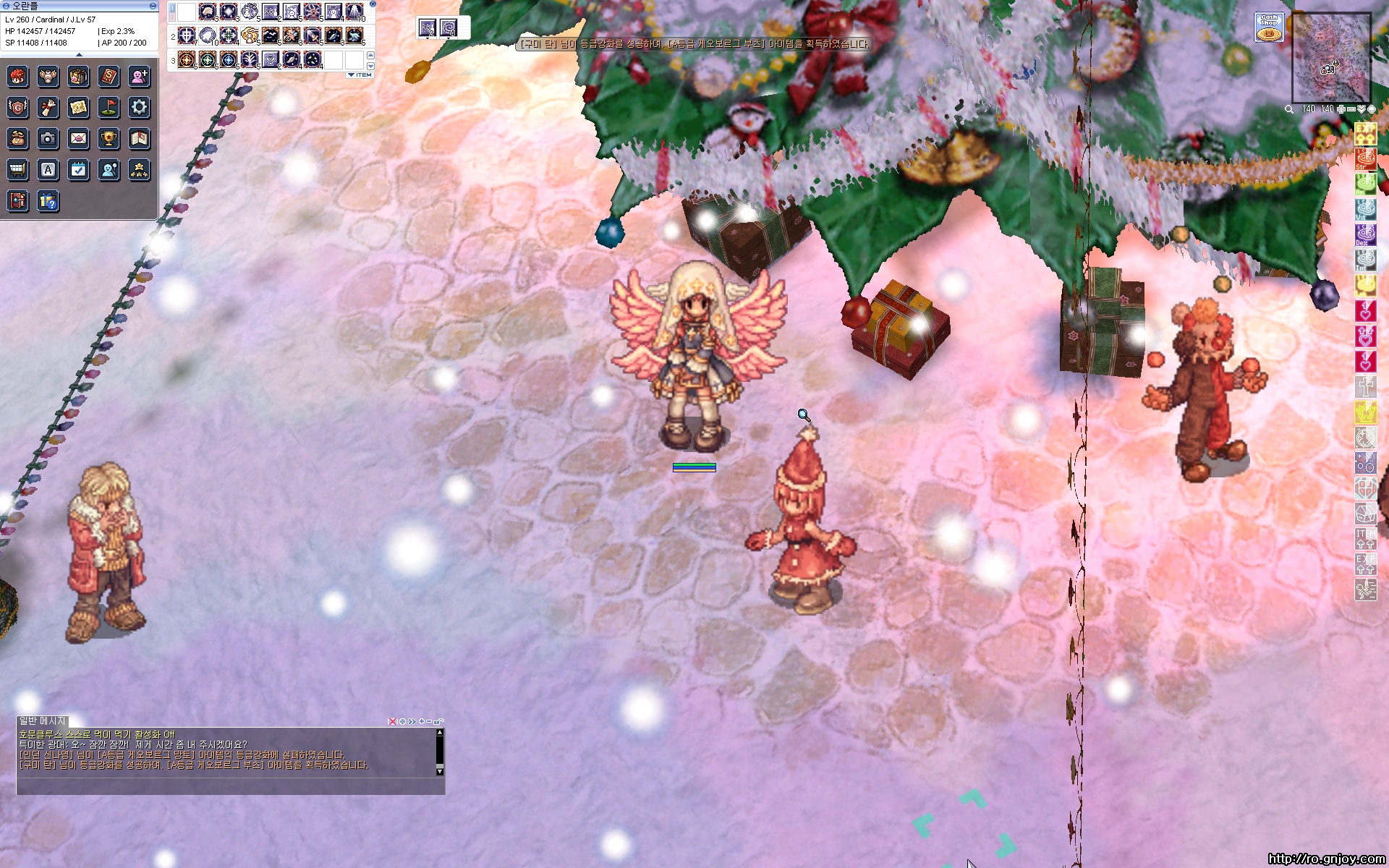Open the calendar check icon
The height and width of the screenshot is (868, 1389).
coord(78,170)
